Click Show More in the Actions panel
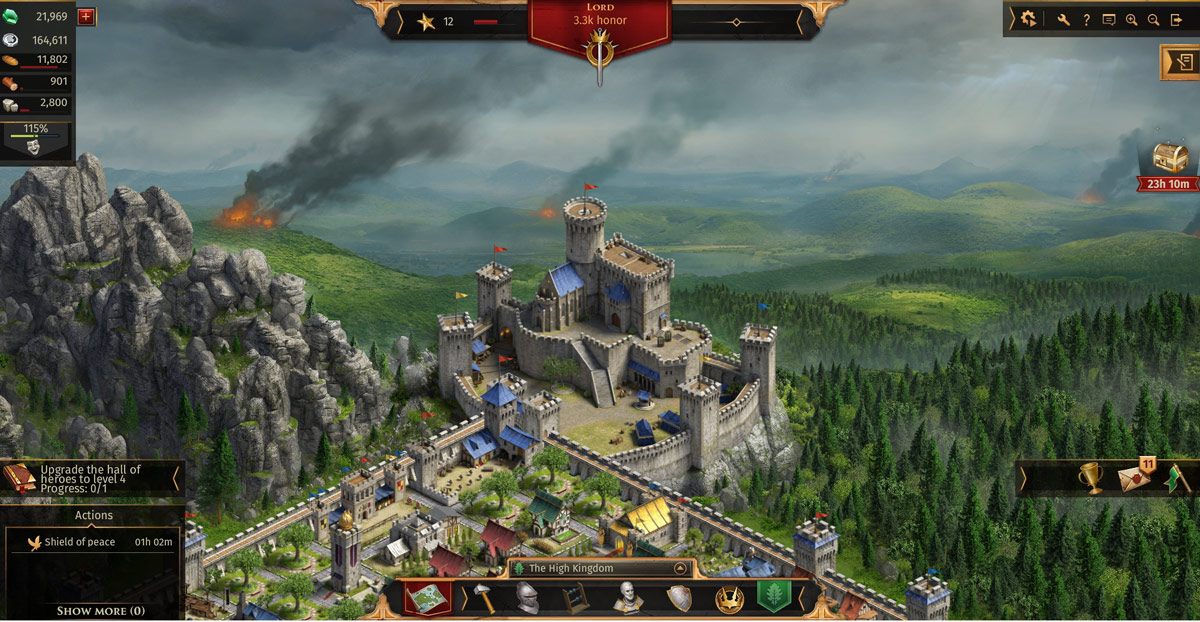The width and height of the screenshot is (1200, 622). [x=100, y=610]
